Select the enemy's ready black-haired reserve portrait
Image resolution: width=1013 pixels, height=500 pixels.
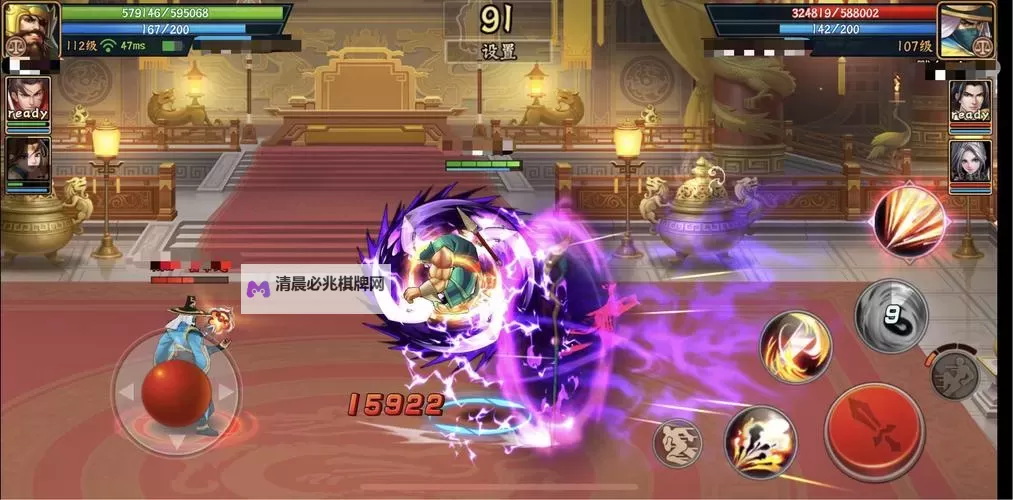(970, 103)
